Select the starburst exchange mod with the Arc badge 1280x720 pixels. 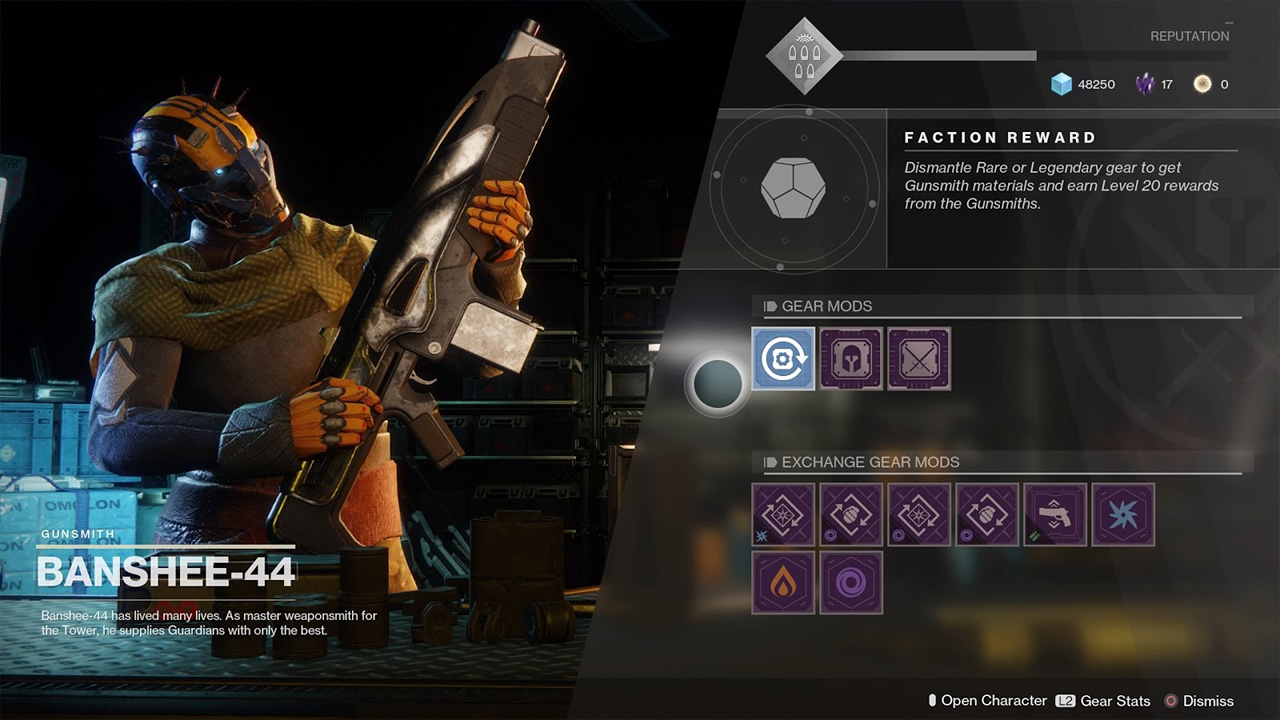pos(783,514)
